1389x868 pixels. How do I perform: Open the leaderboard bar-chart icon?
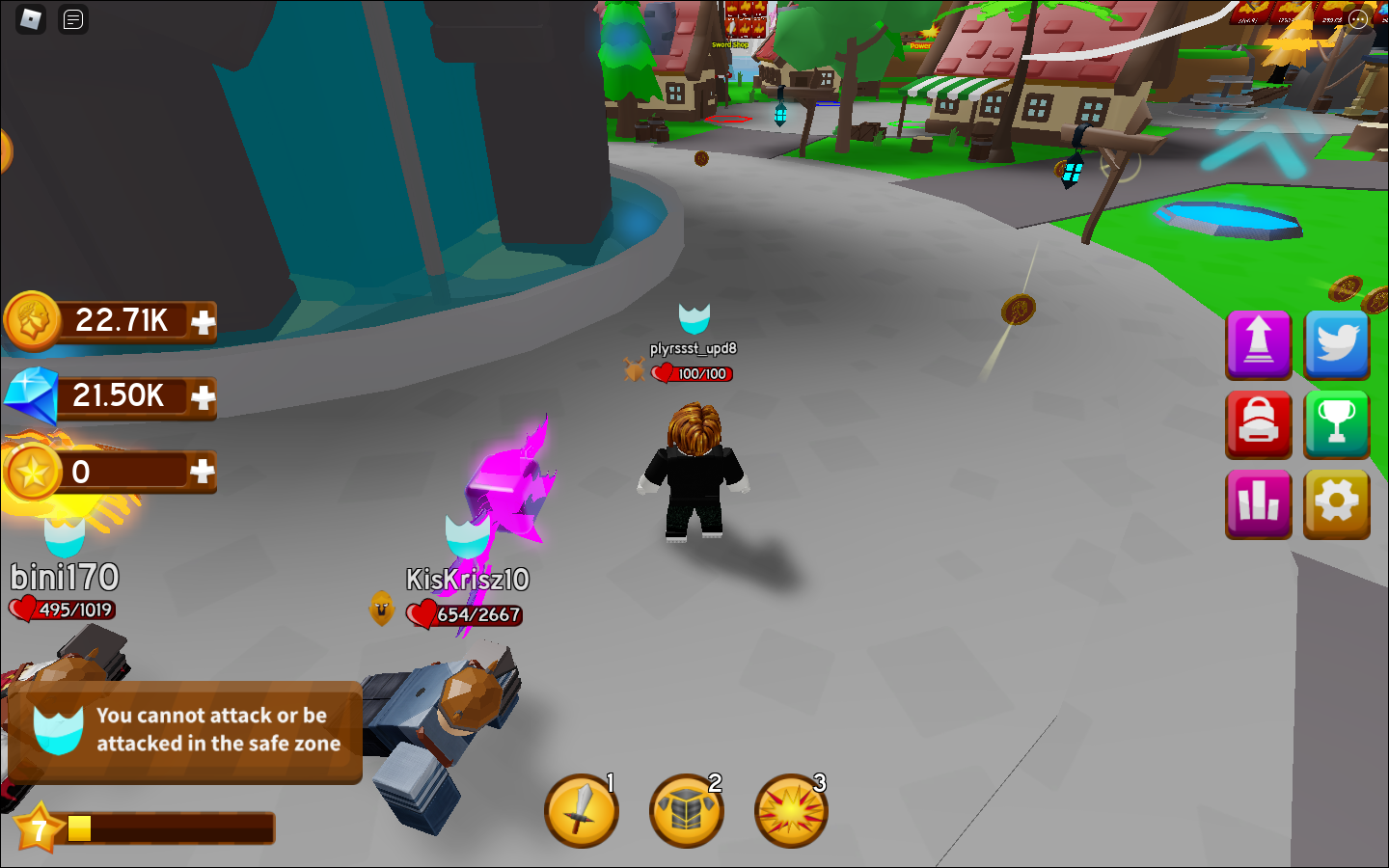1258,503
